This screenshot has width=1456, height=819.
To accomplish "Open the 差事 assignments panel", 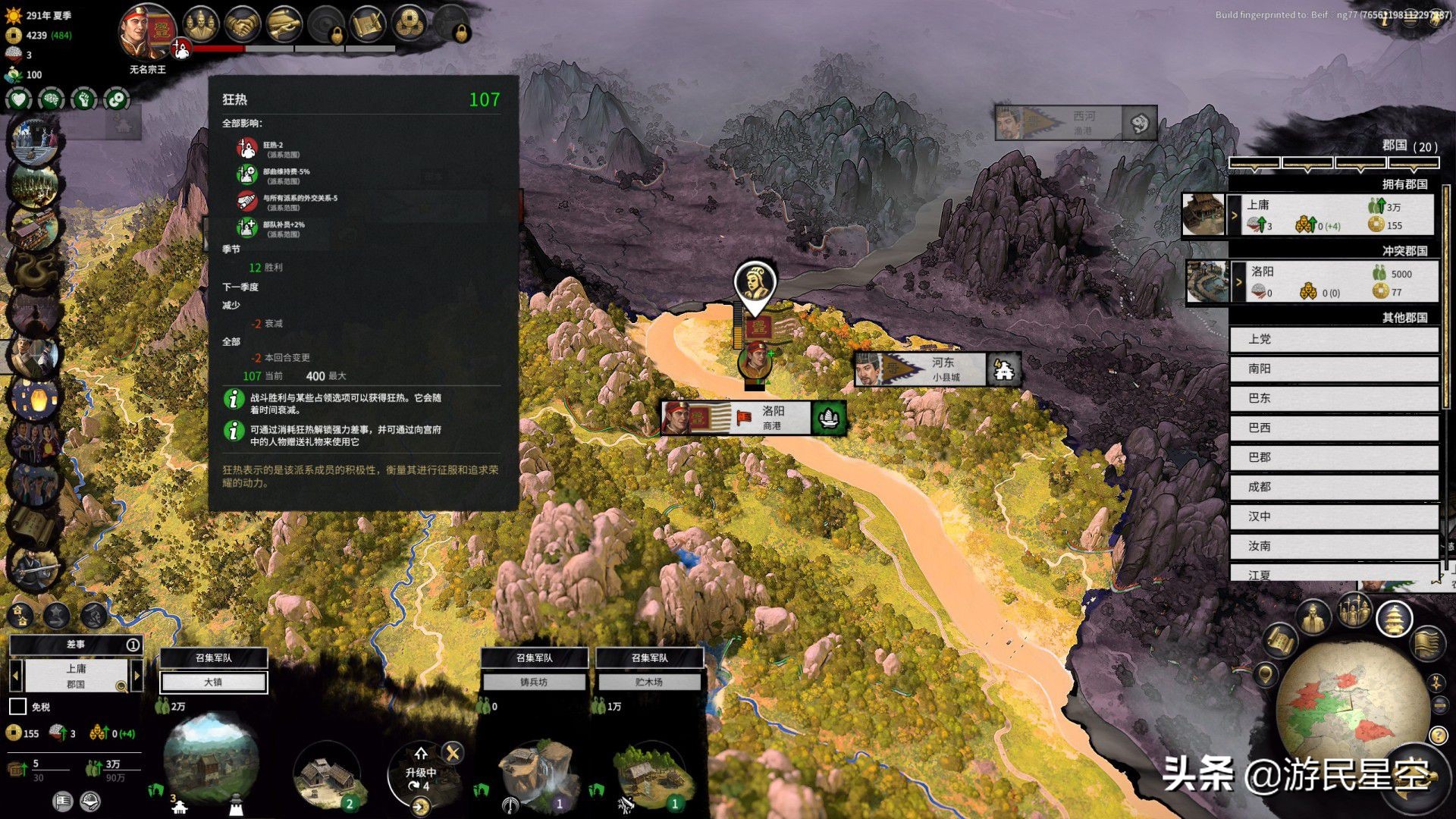I will [76, 645].
